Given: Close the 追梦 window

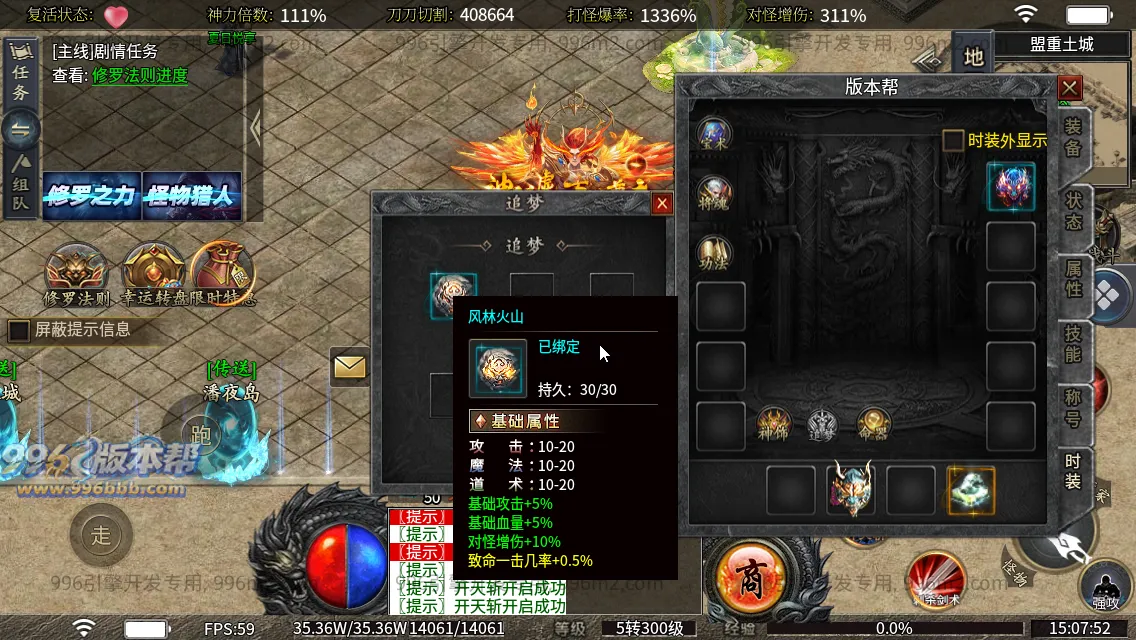Looking at the screenshot, I should (661, 204).
